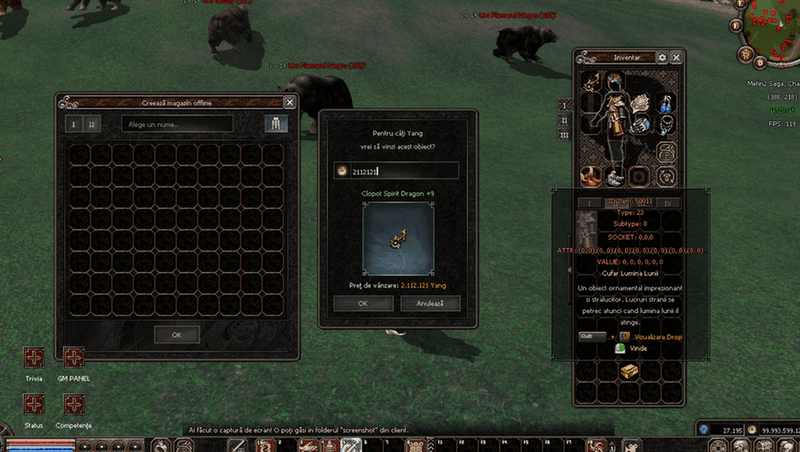Select the golden chest in the inventory
This screenshot has height=452, width=800.
tap(628, 371)
